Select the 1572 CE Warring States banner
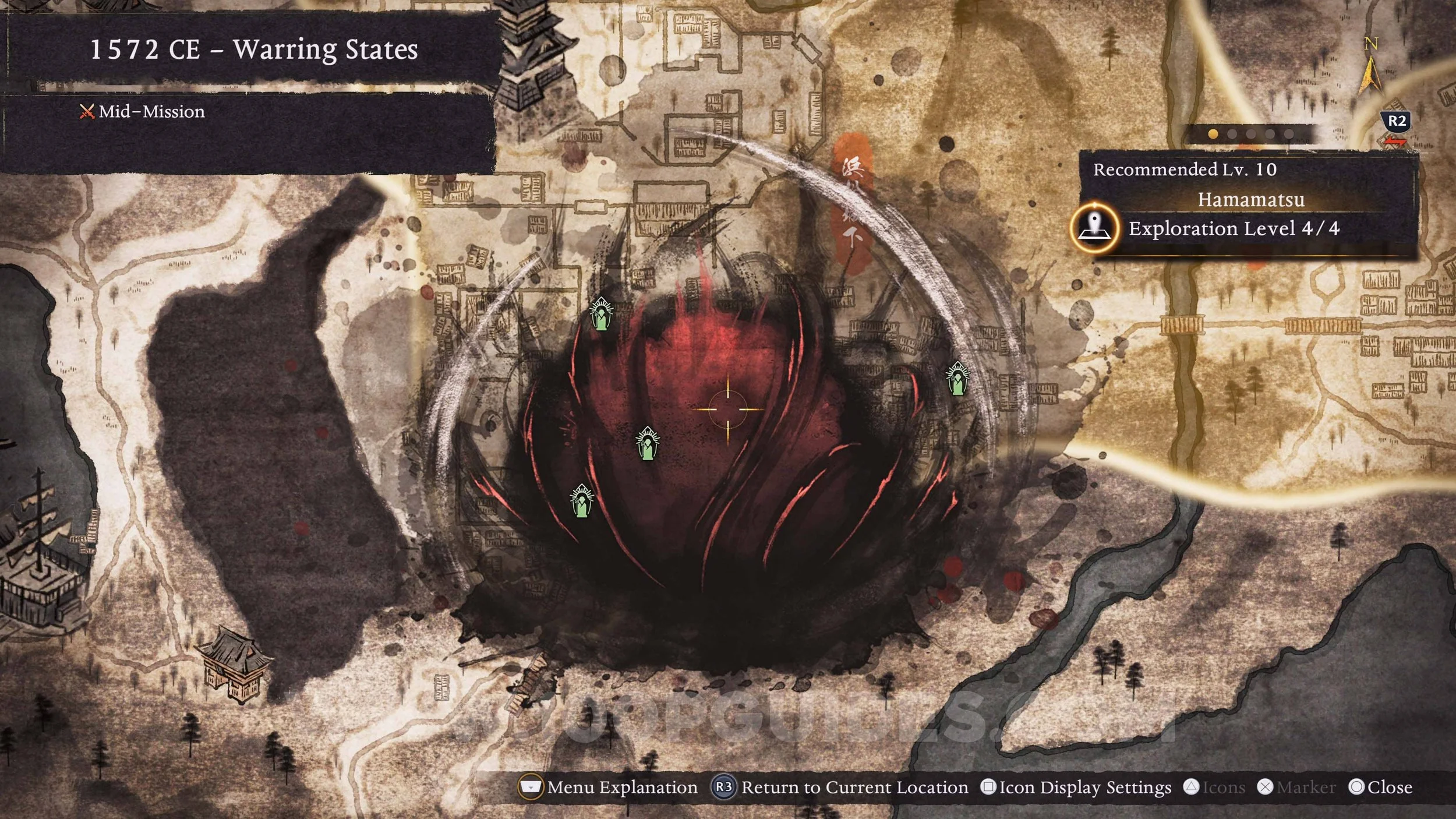This screenshot has width=1456, height=819. tap(254, 49)
